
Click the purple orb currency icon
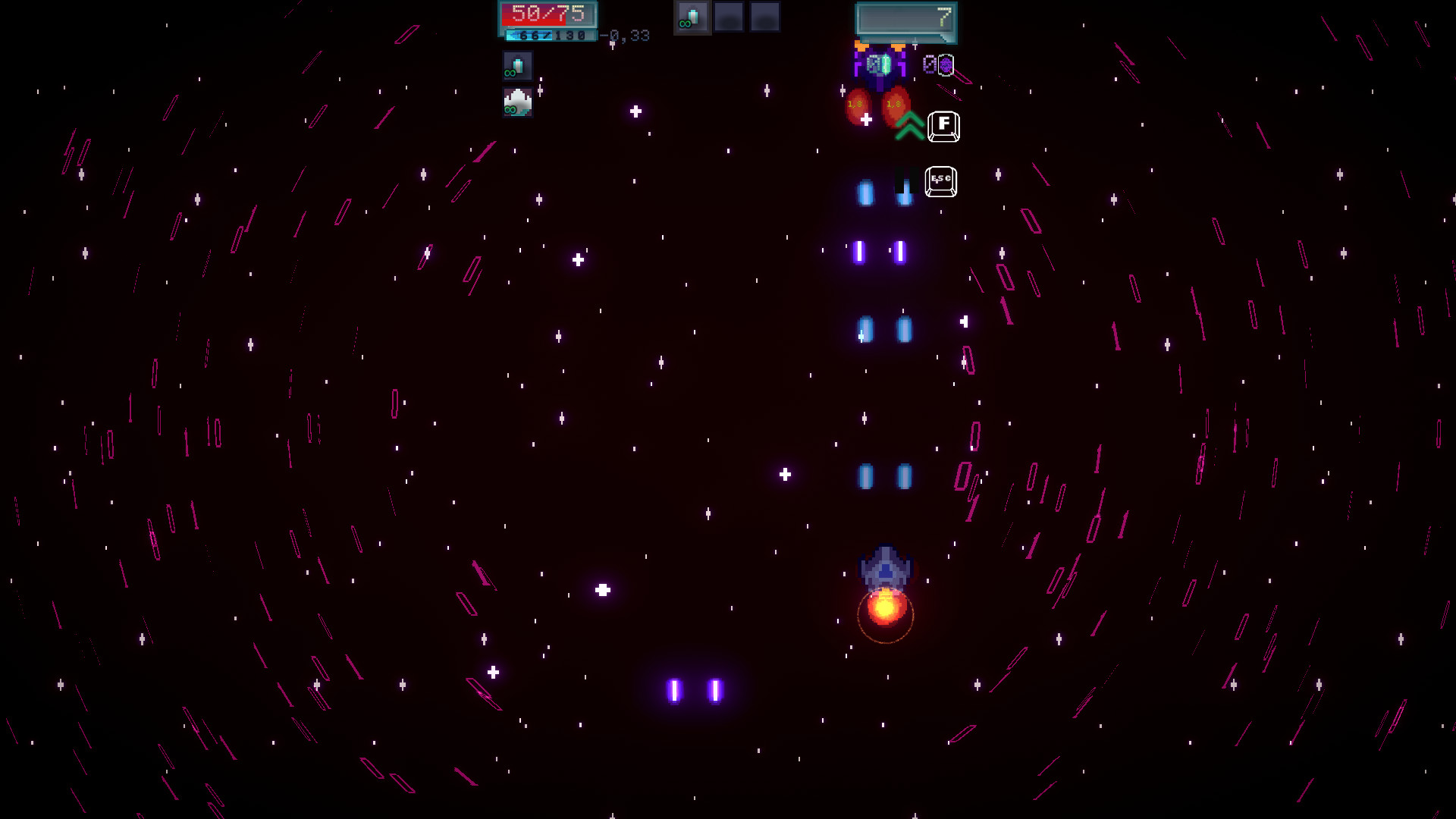tap(945, 64)
